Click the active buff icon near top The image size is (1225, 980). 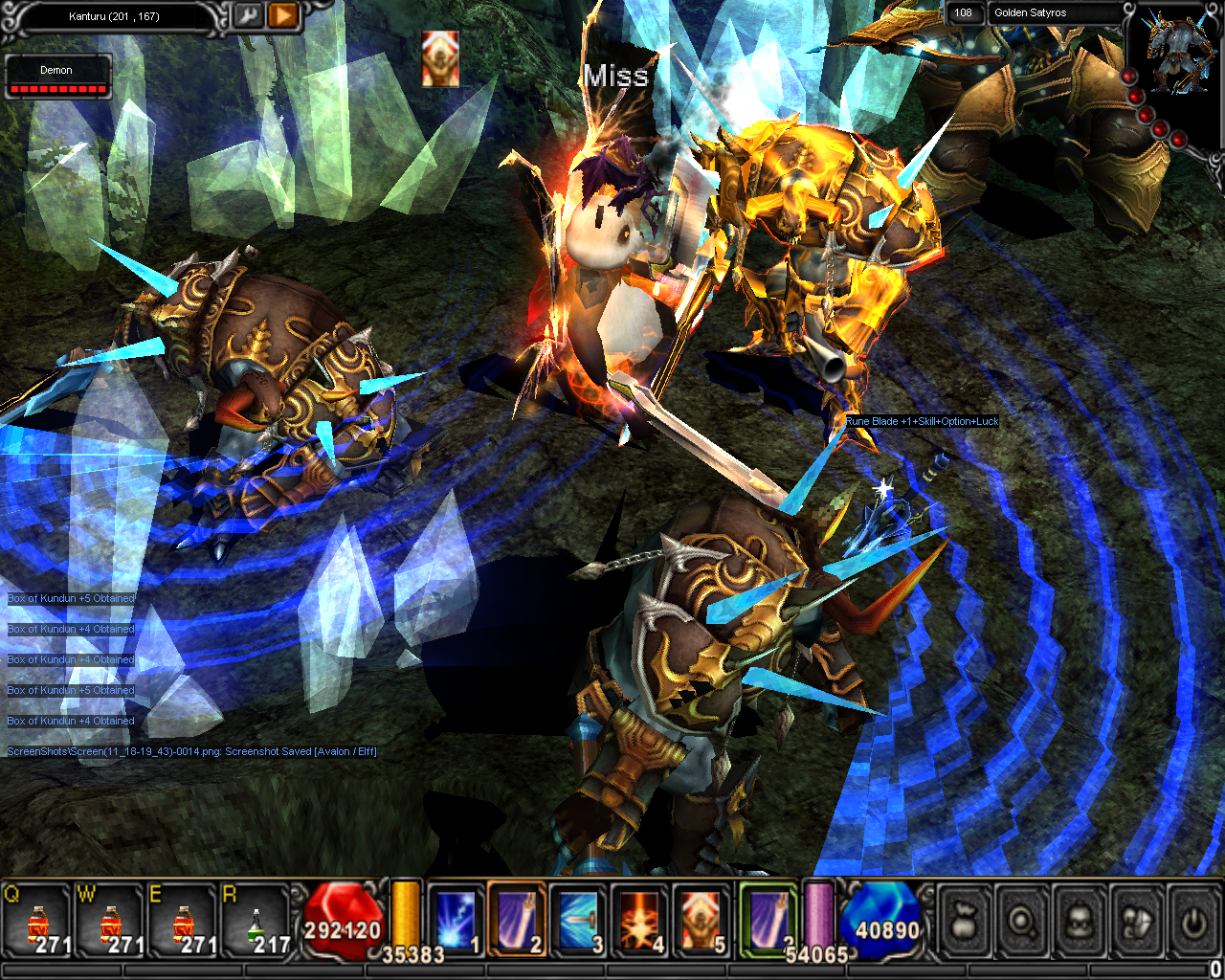tap(440, 58)
